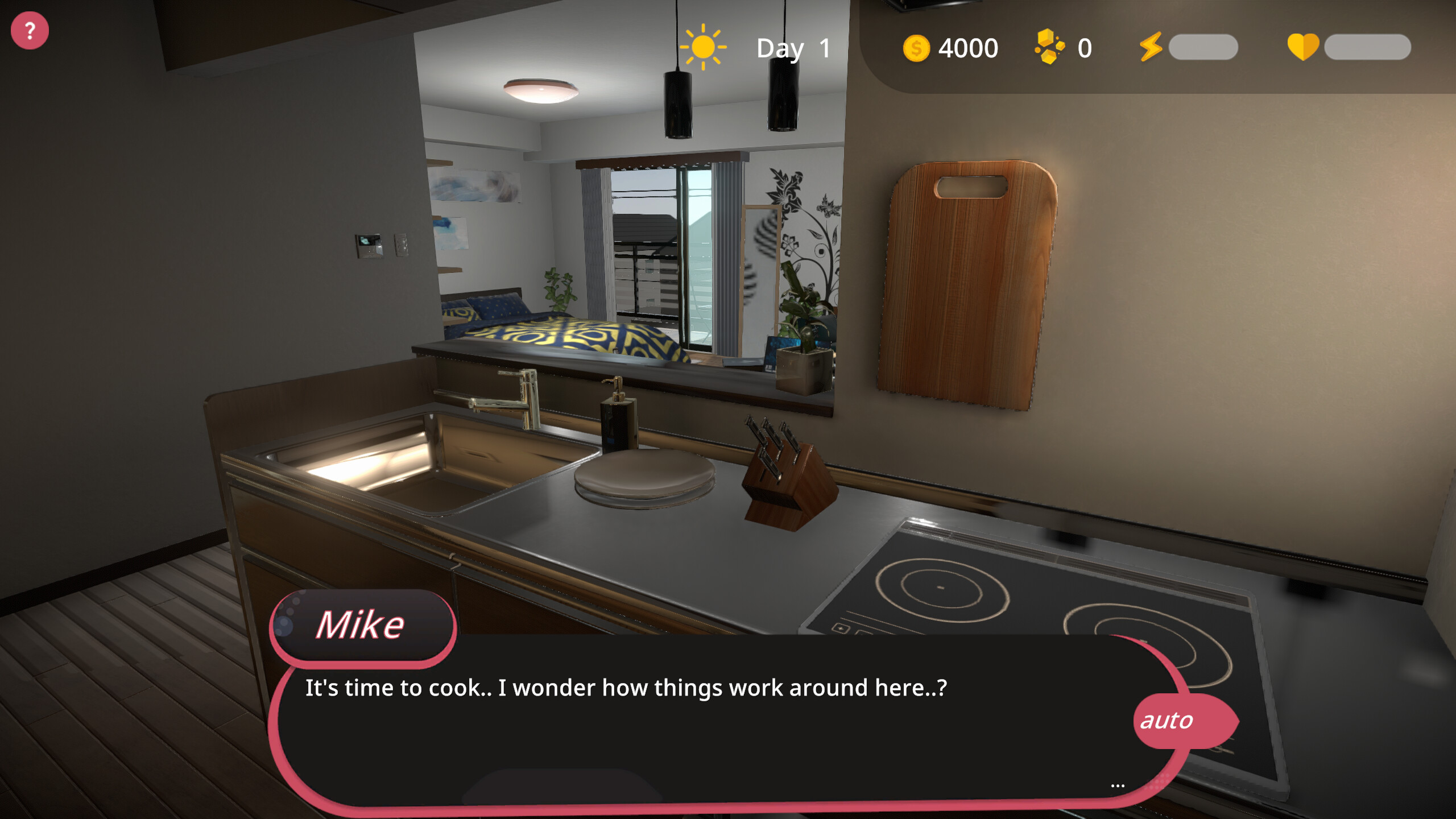Click the gem resource icon
Screen dimensions: 1456x819
click(1049, 47)
